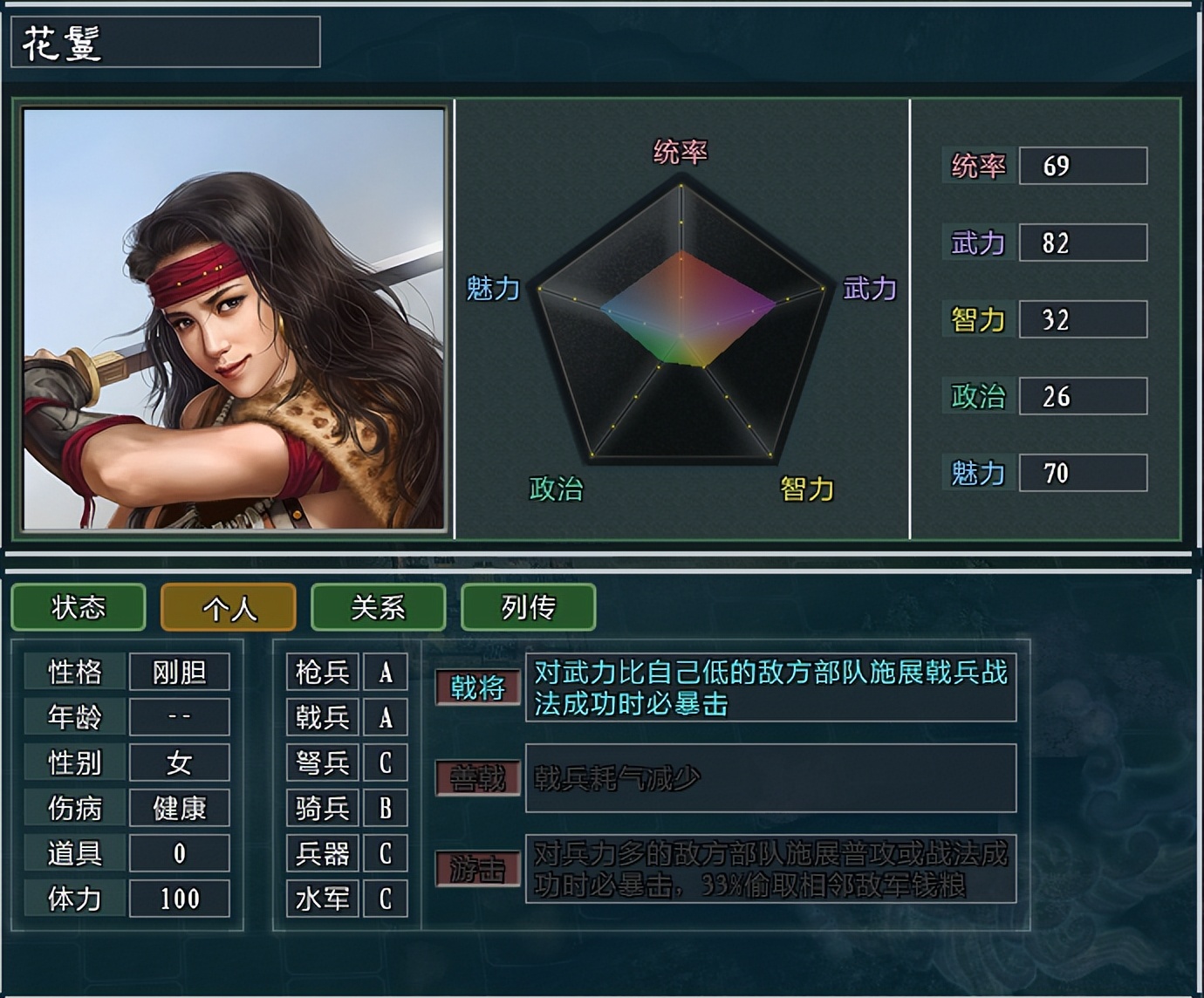Switch on the 关系 panel

380,608
